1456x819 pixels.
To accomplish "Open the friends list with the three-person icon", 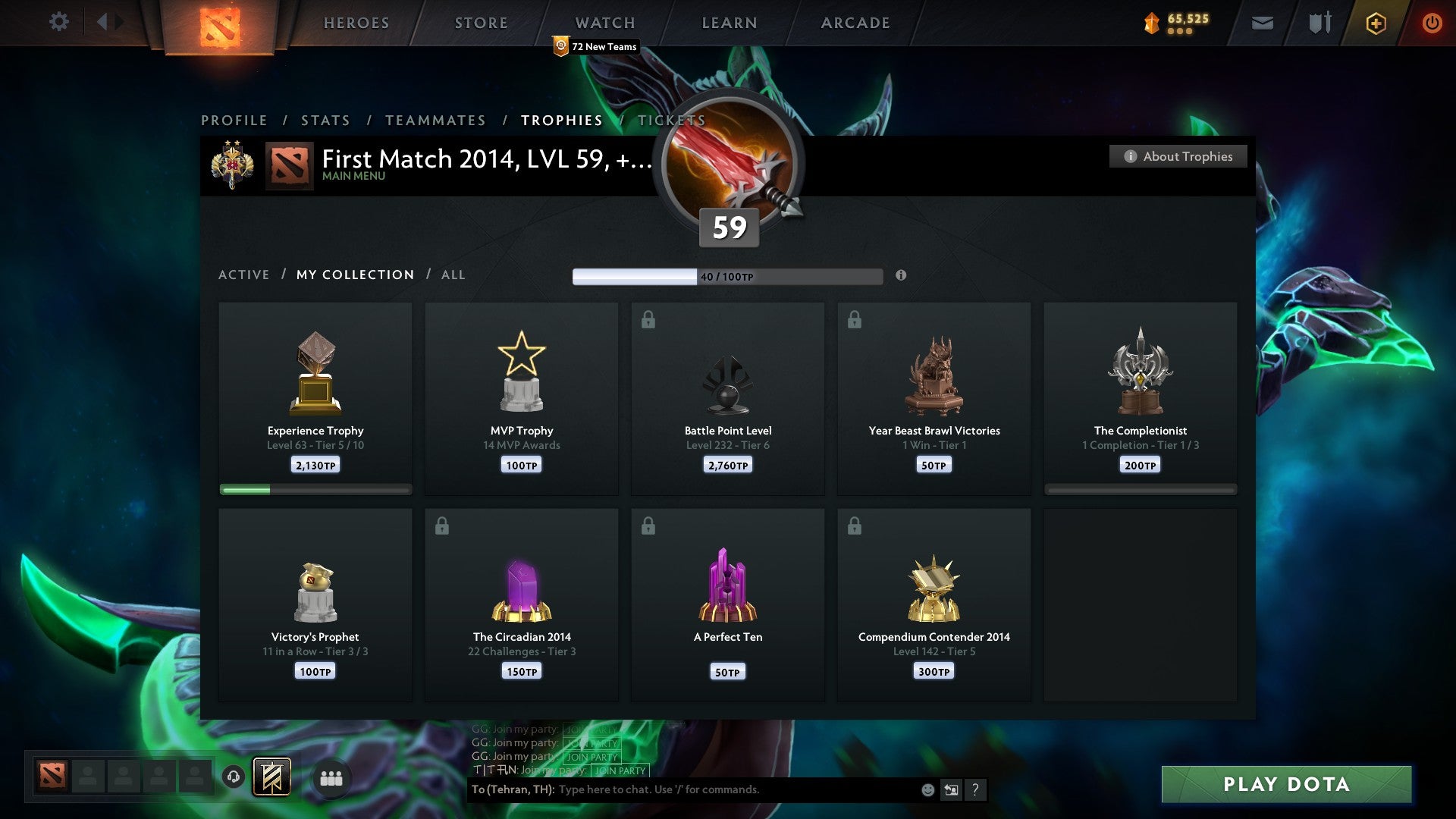I will [x=331, y=777].
